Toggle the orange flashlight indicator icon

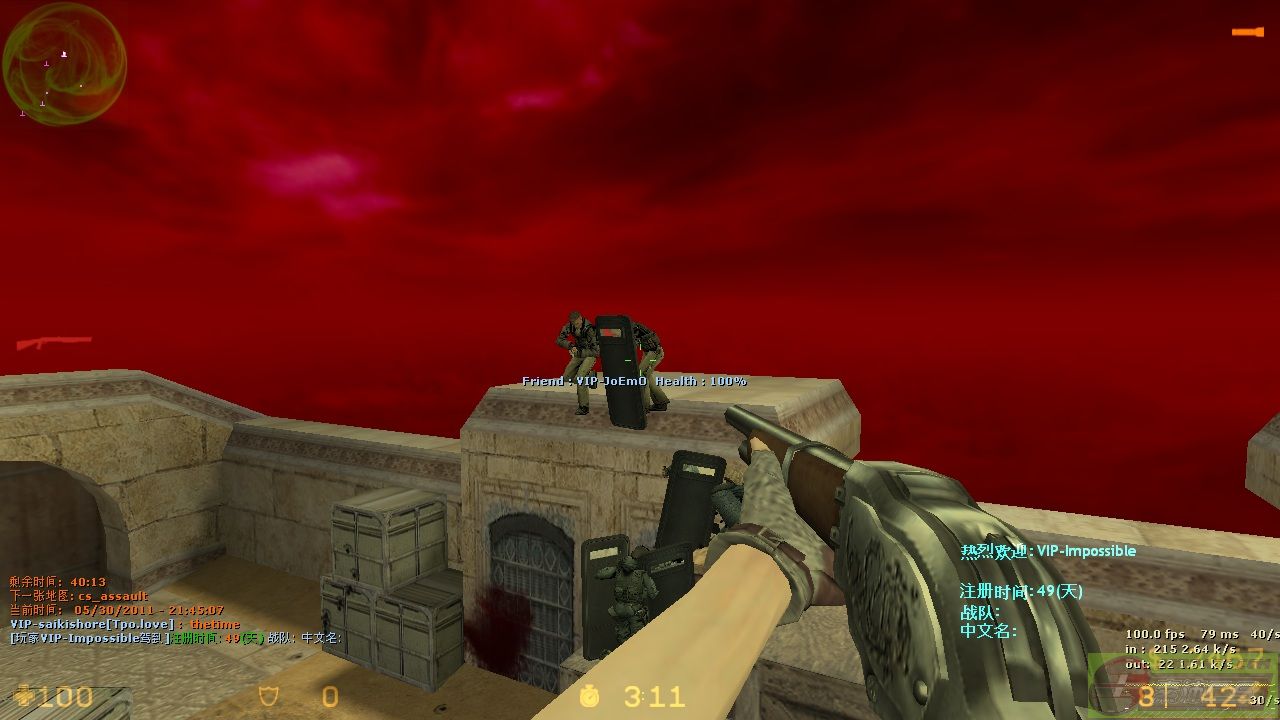pyautogui.click(x=1247, y=33)
